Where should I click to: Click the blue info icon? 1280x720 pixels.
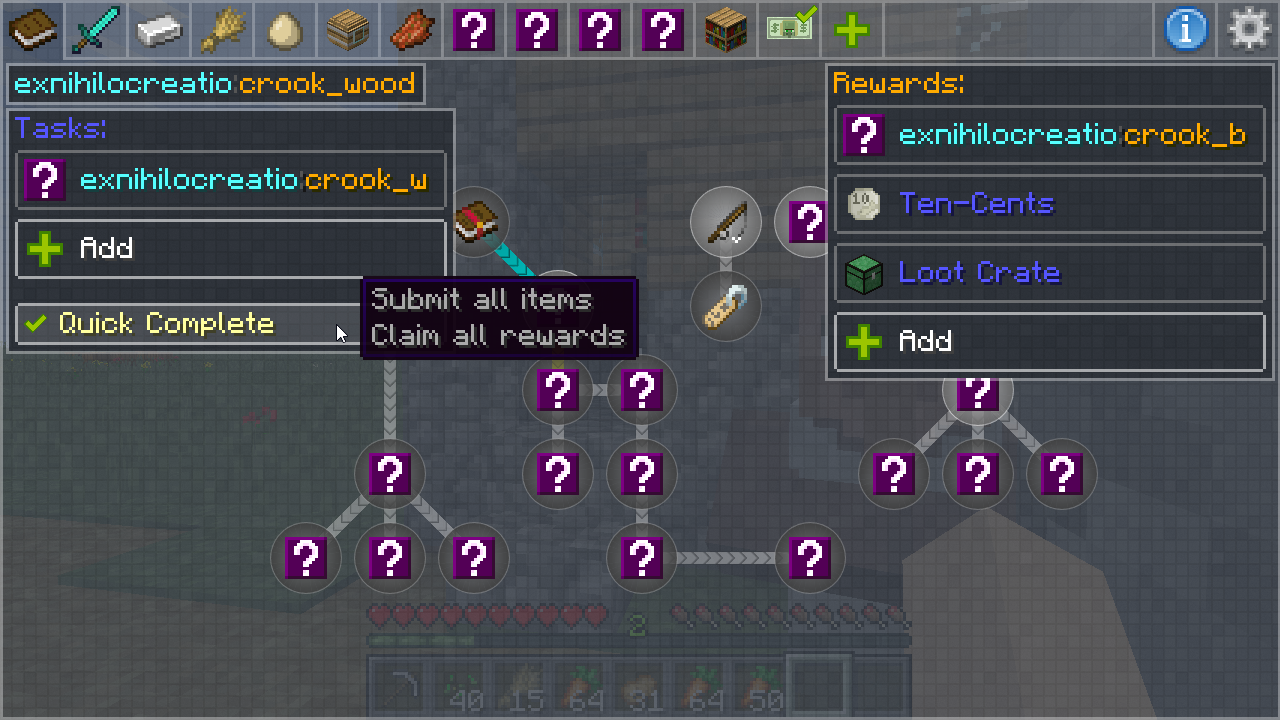[1186, 29]
